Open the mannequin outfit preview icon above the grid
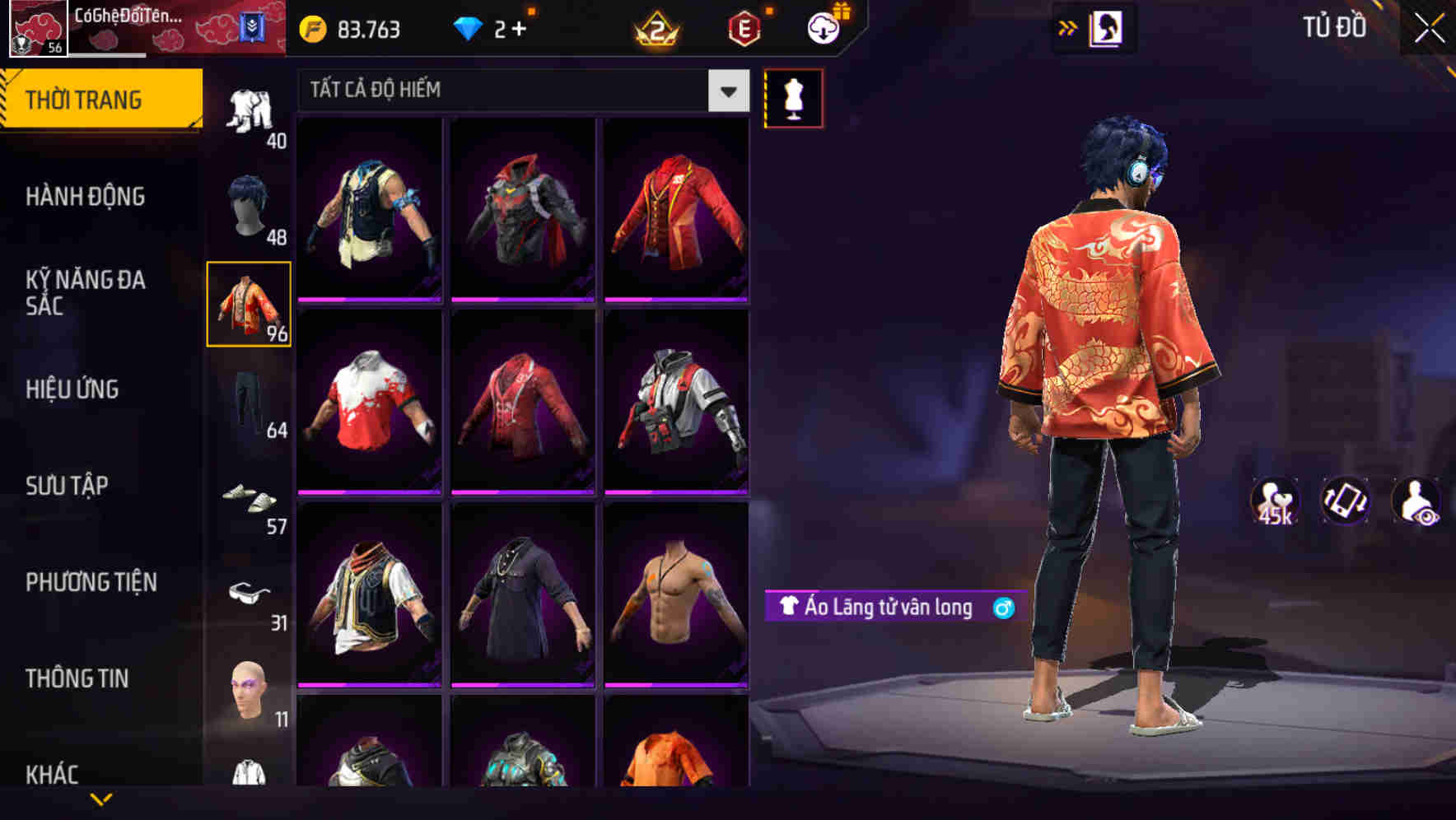 793,97
